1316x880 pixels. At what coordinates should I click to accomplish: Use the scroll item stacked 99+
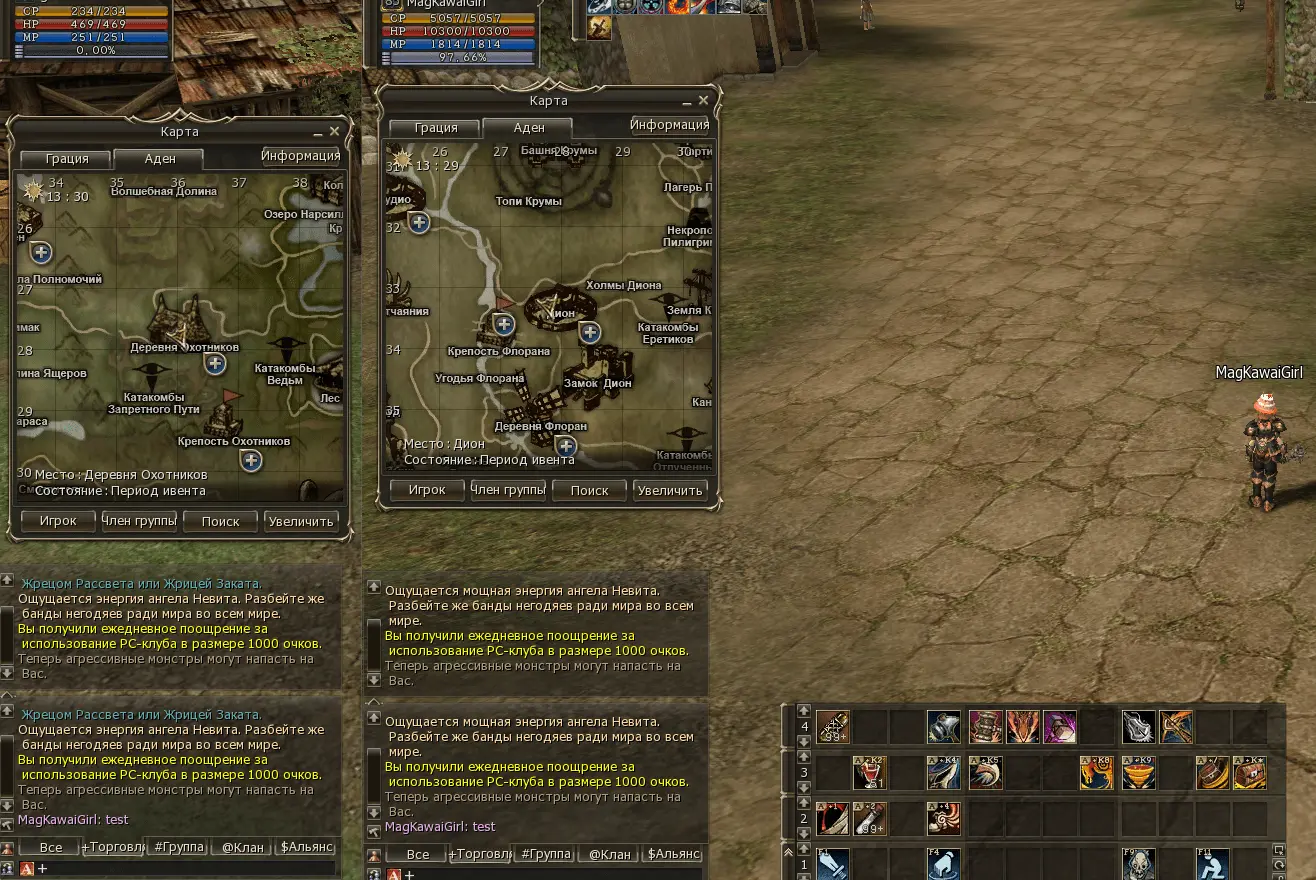833,726
